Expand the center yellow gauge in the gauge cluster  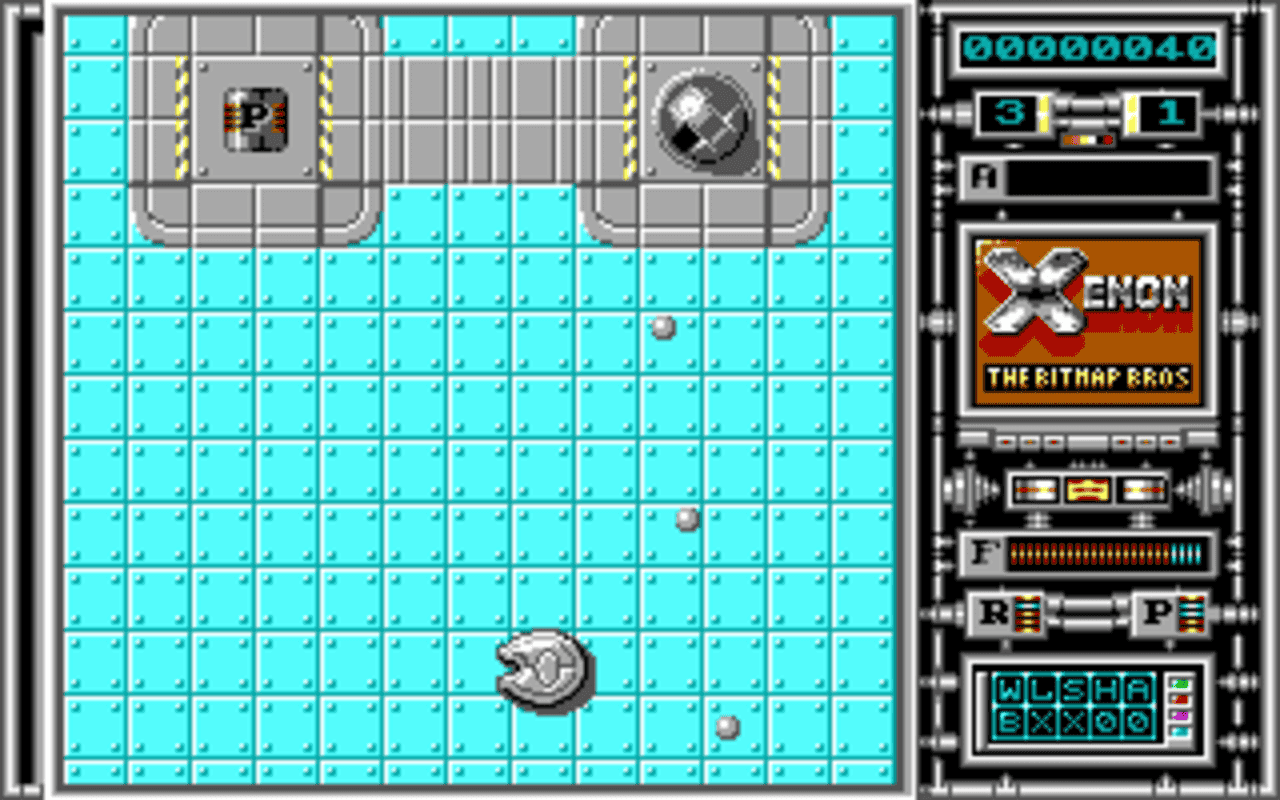[x=1086, y=489]
